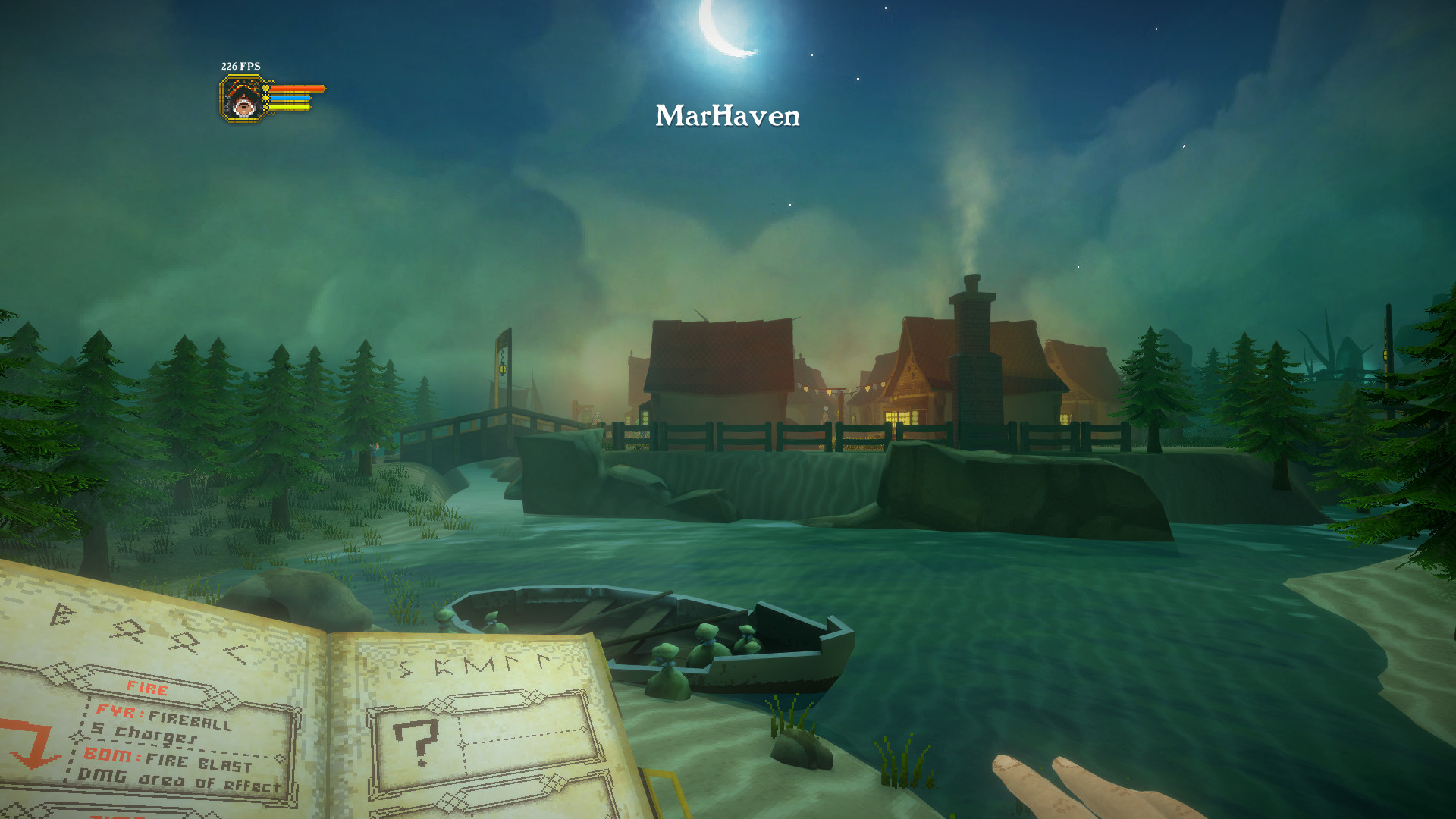Viewport: 1456px width, 819px height.
Task: Toggle the FIRE spell section heading
Action: pos(146,689)
